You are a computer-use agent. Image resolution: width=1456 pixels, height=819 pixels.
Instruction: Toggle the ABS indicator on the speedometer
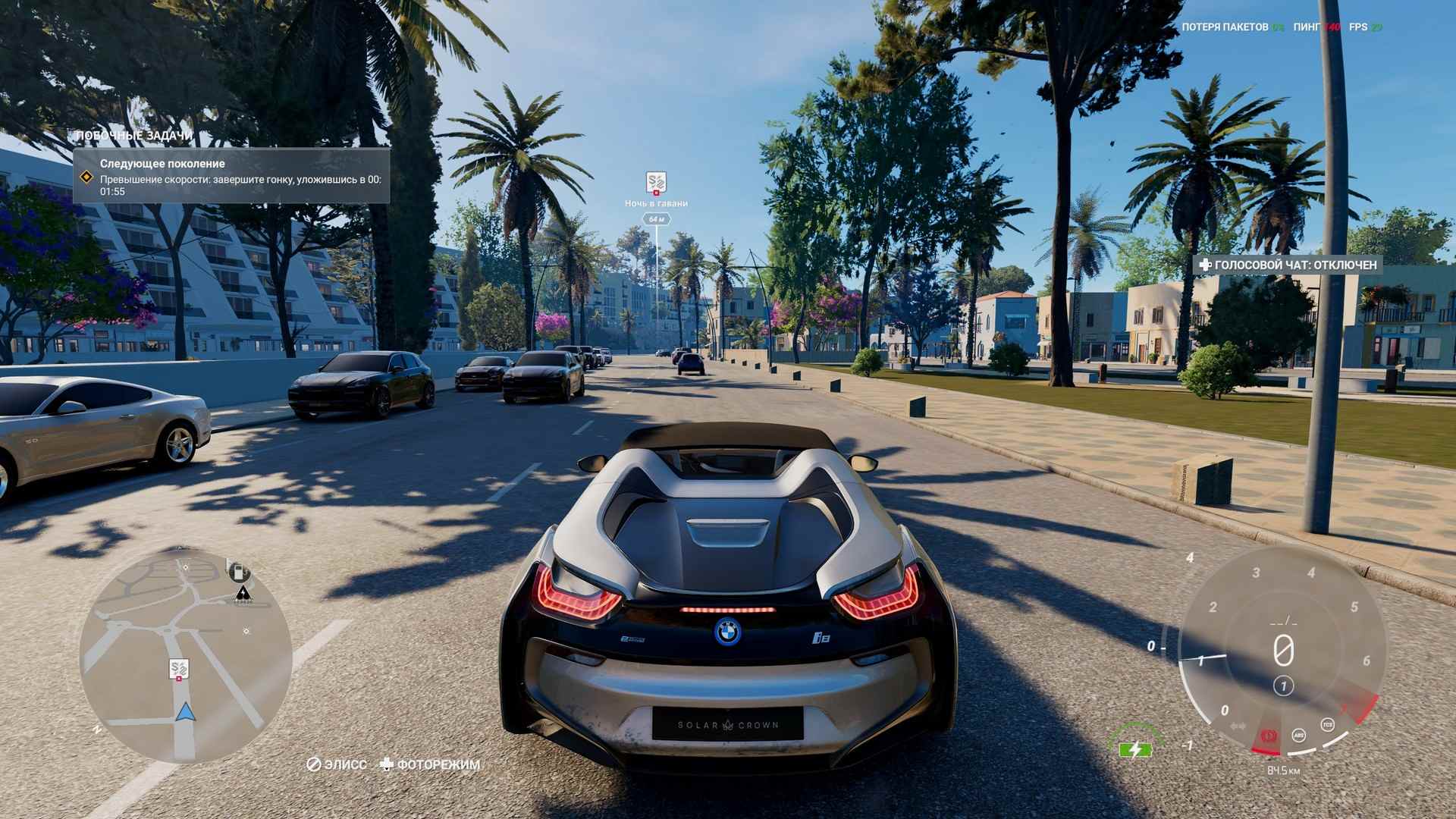tap(1299, 733)
